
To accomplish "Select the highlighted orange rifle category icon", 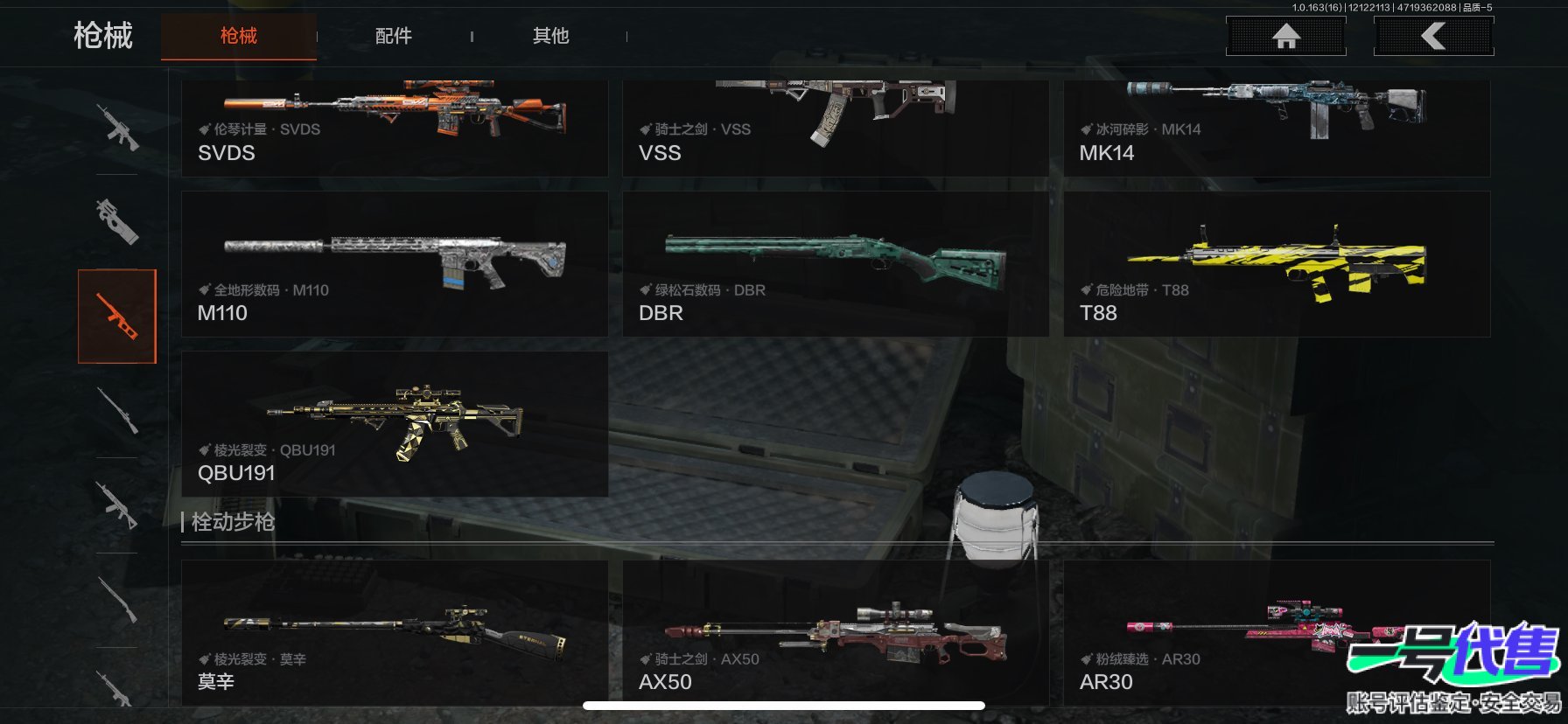I will [117, 317].
